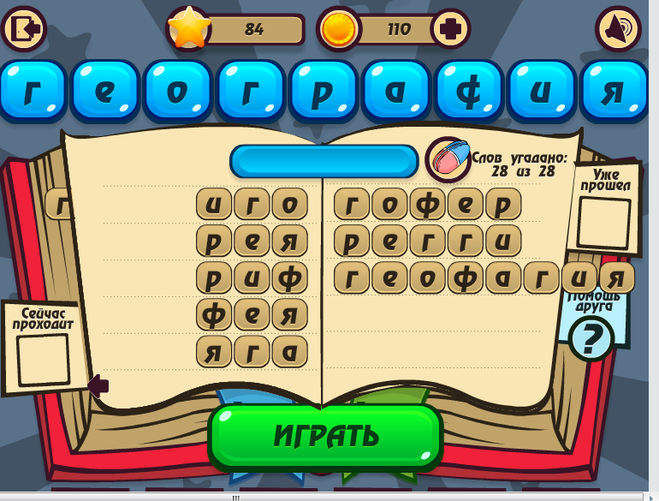The image size is (659, 501).
Task: Turn book page with left arrow
Action: coord(98,384)
